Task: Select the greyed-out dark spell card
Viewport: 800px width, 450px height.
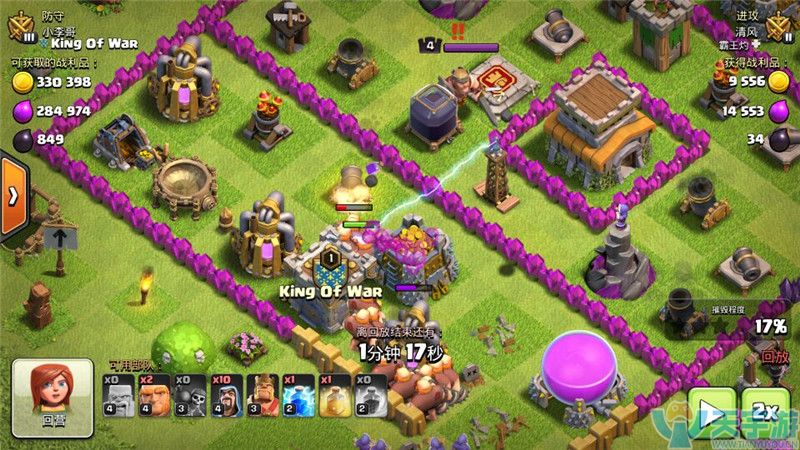Action: [x=370, y=394]
